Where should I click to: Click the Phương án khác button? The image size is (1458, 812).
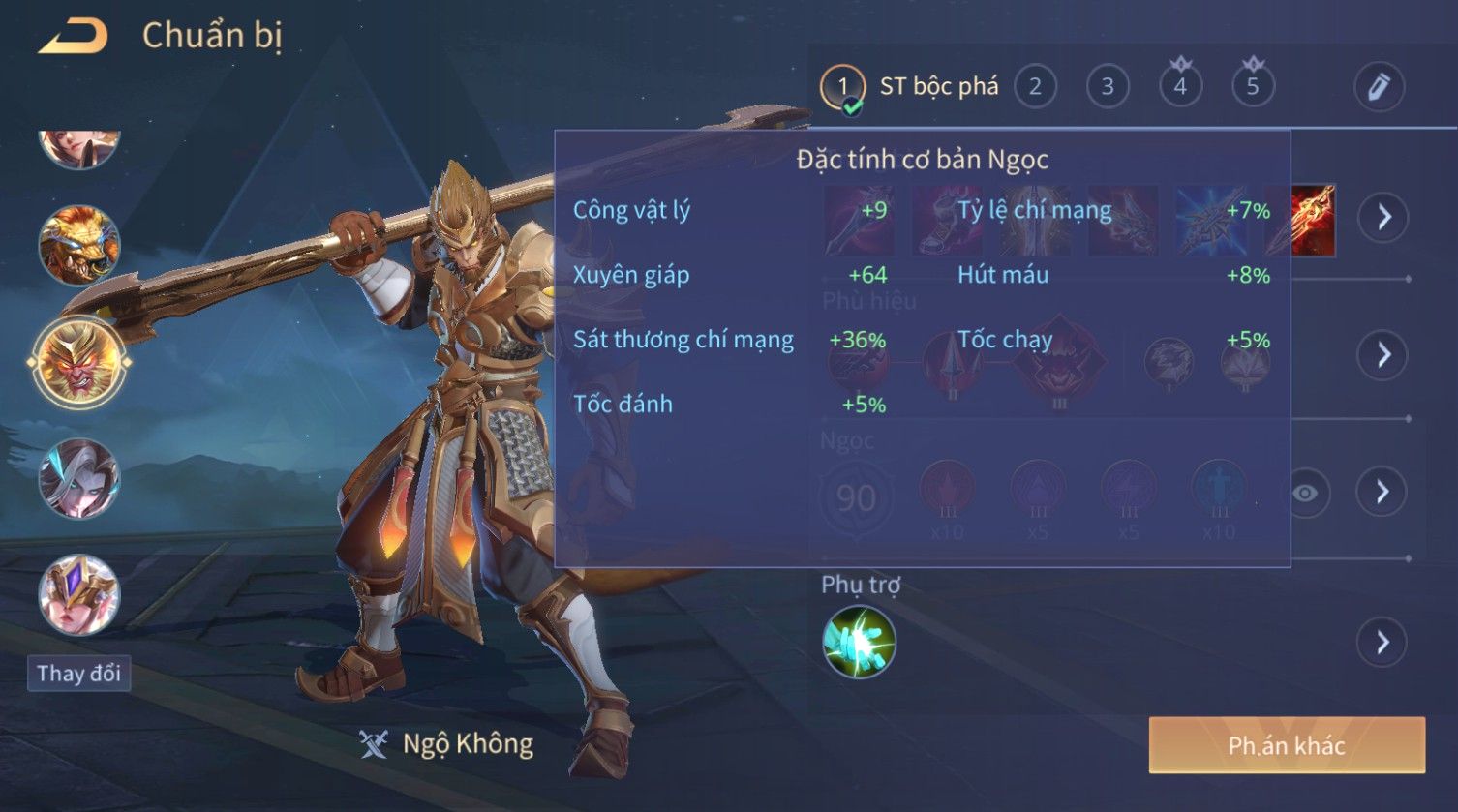tap(1287, 745)
